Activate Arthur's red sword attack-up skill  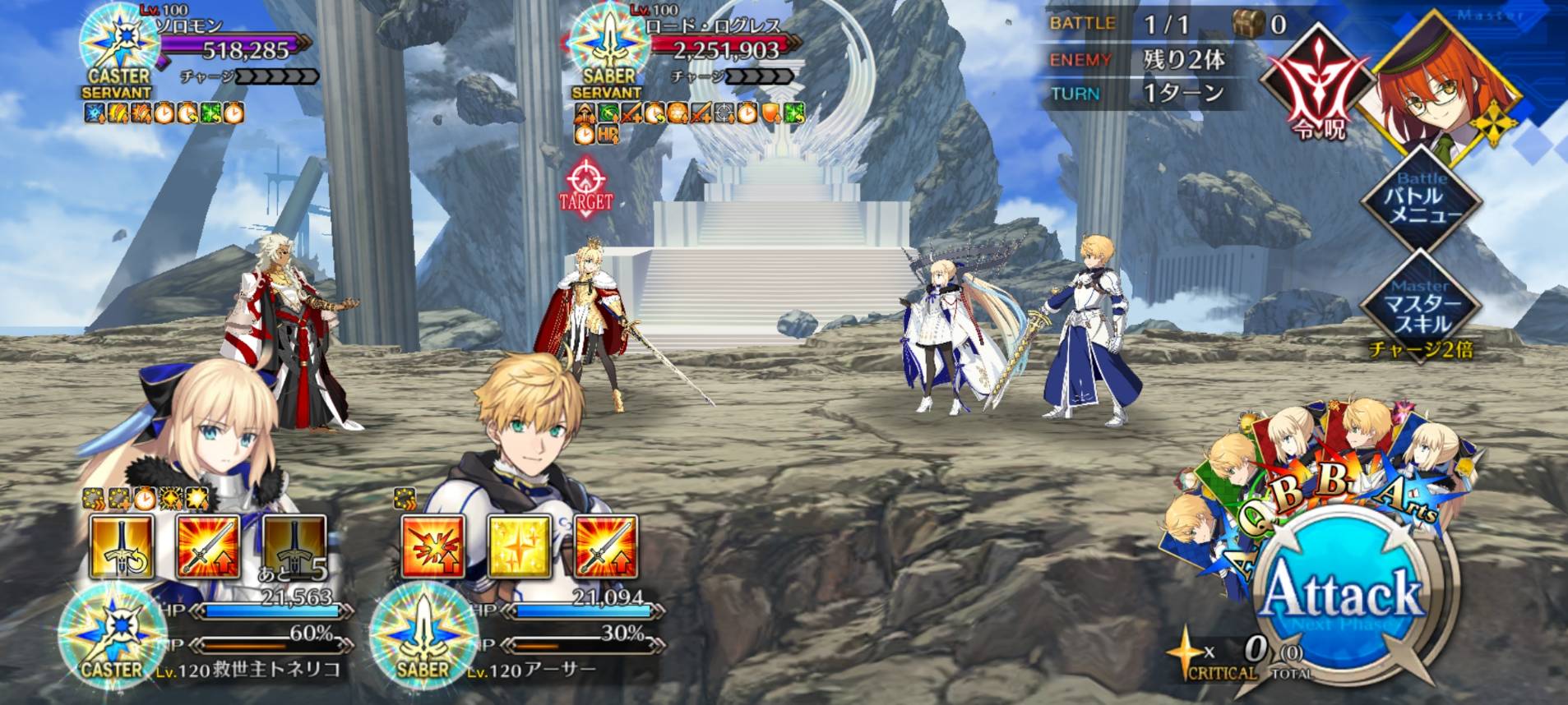tap(606, 546)
